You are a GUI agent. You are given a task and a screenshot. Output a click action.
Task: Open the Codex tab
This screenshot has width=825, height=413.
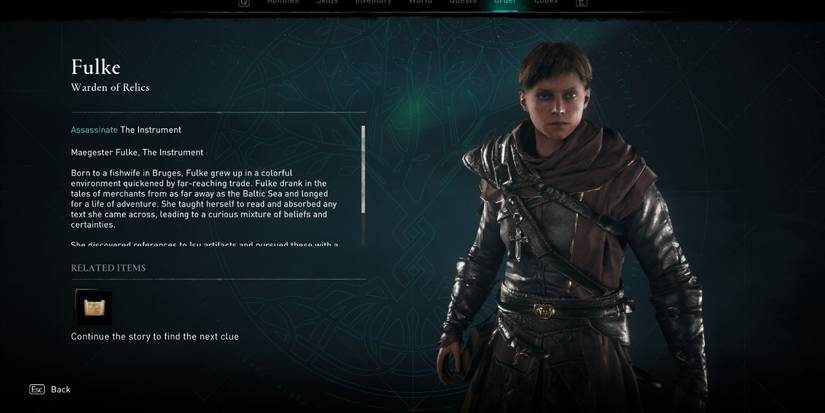546,3
